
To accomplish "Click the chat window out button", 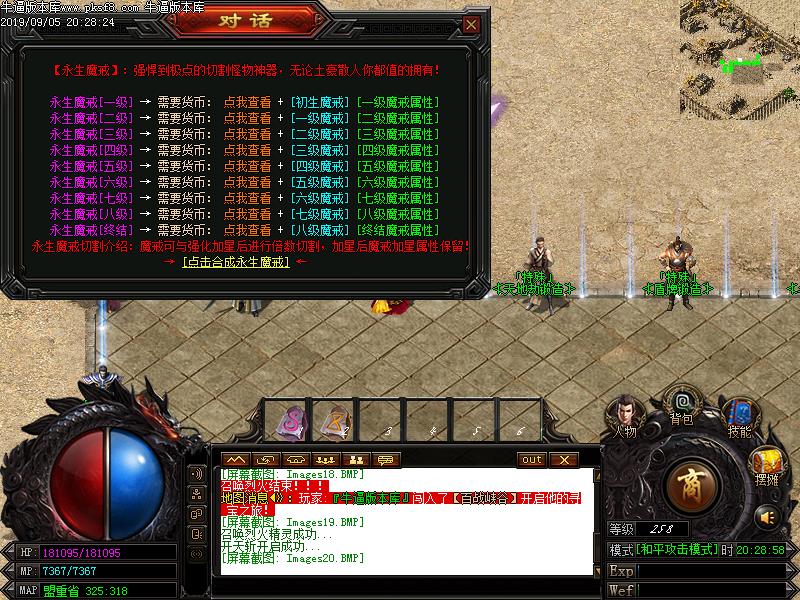I will point(532,459).
